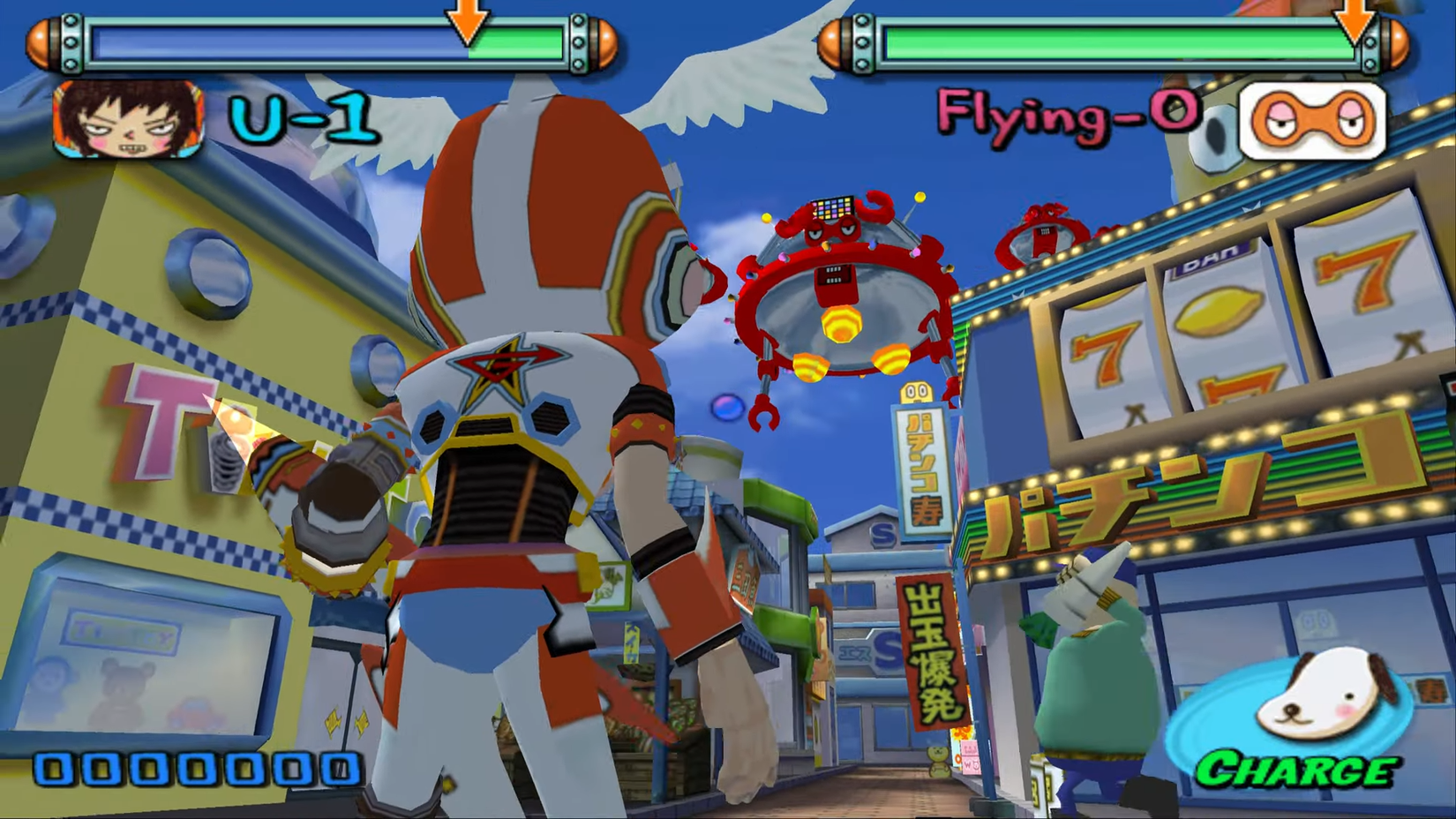Select the U-1 name label
Image resolution: width=1456 pixels, height=819 pixels.
coord(302,119)
